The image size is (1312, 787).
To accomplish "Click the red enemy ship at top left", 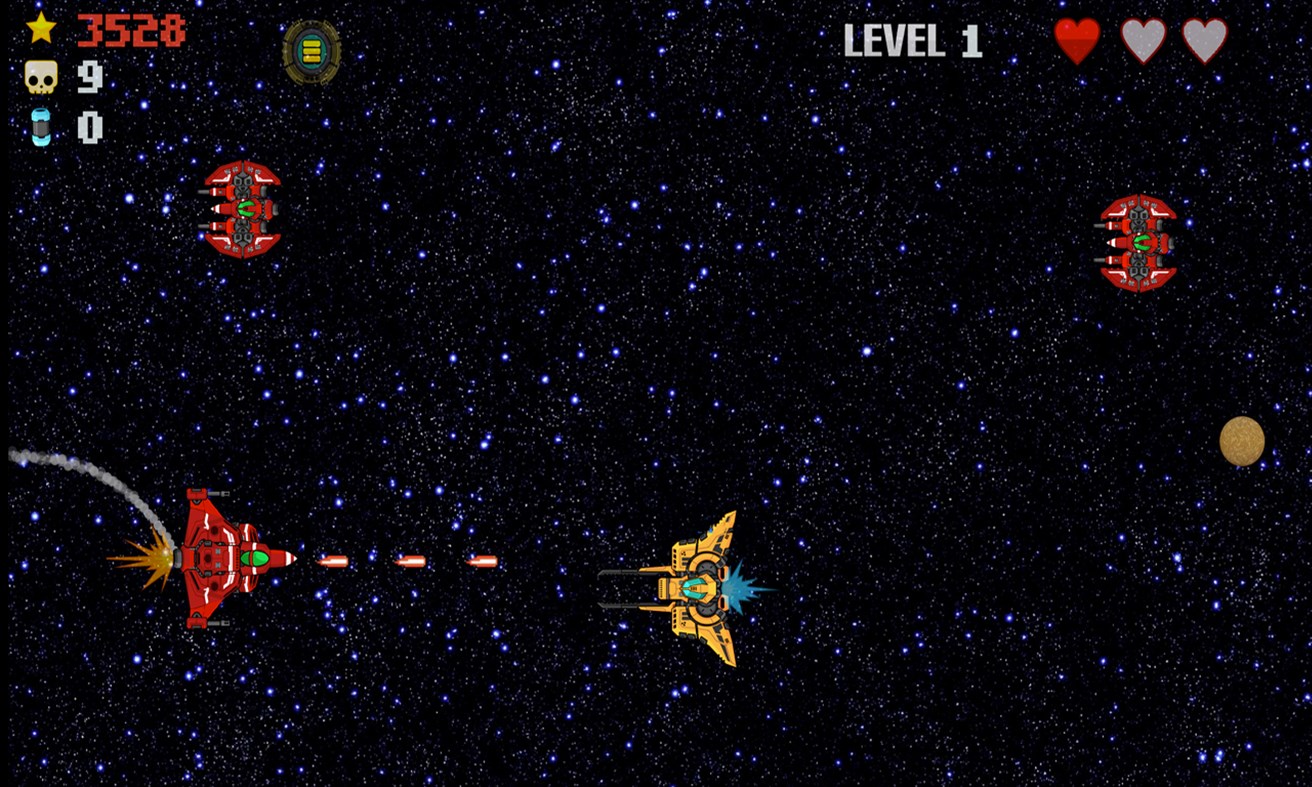I will (x=241, y=210).
